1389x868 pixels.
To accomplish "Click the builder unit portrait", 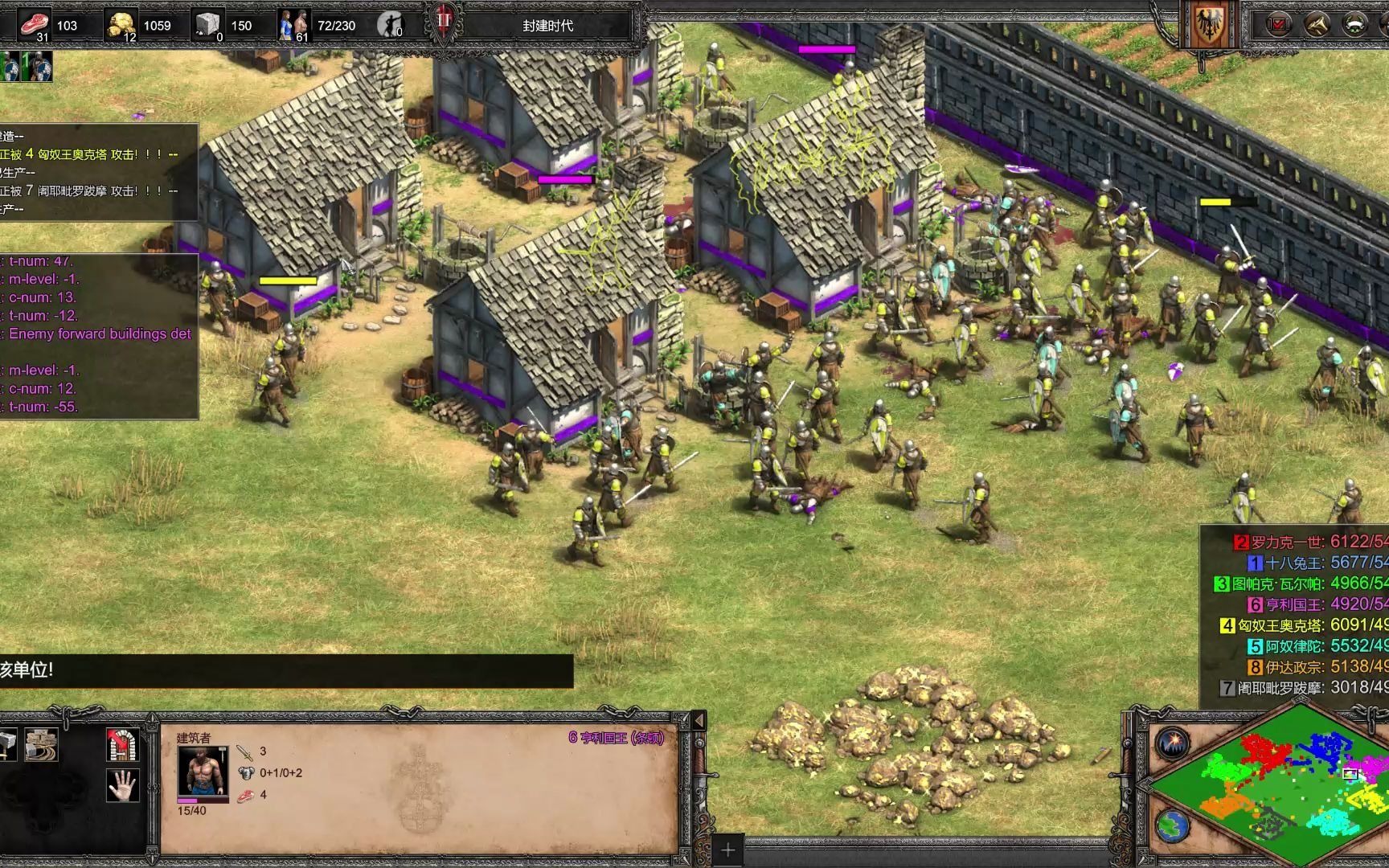I will [203, 771].
